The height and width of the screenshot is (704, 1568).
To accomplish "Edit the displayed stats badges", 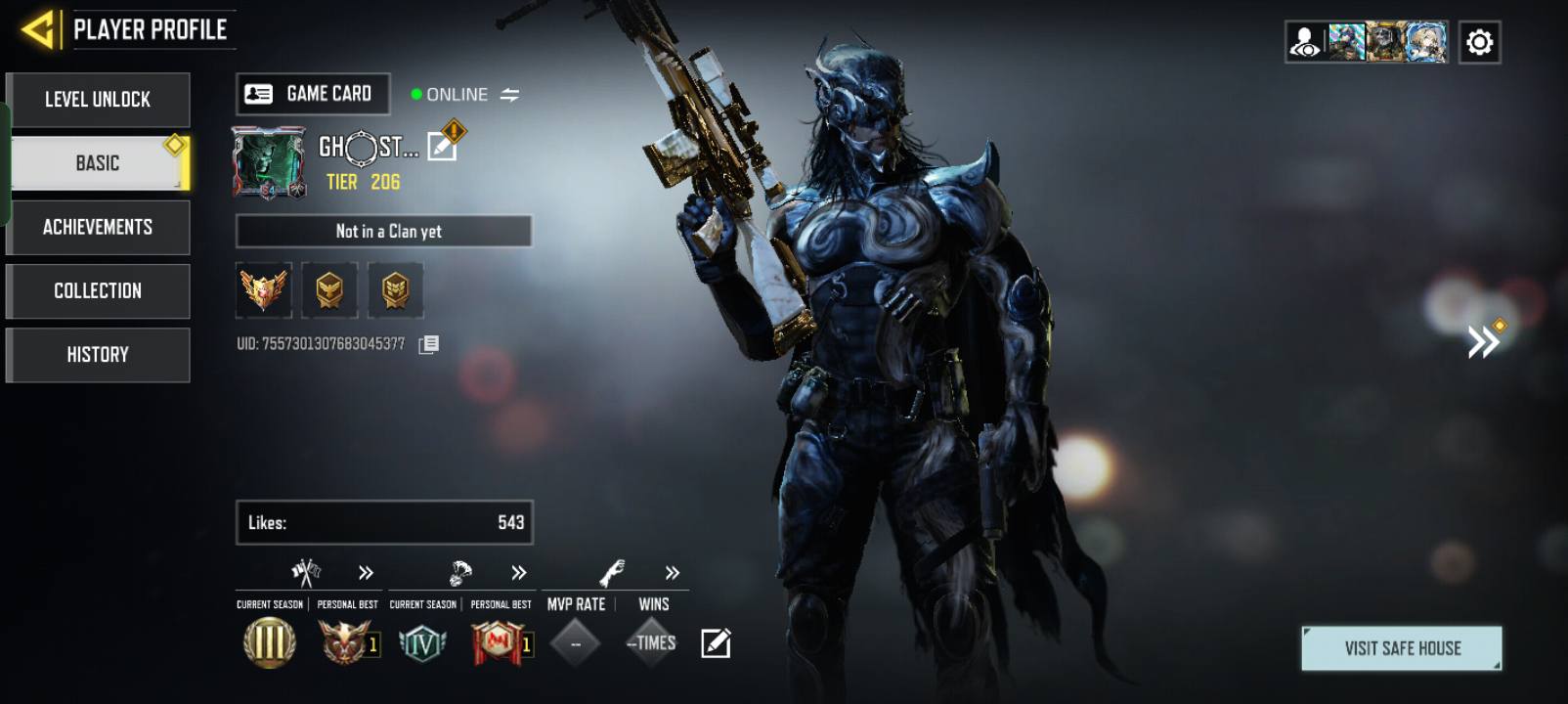I will pyautogui.click(x=716, y=643).
